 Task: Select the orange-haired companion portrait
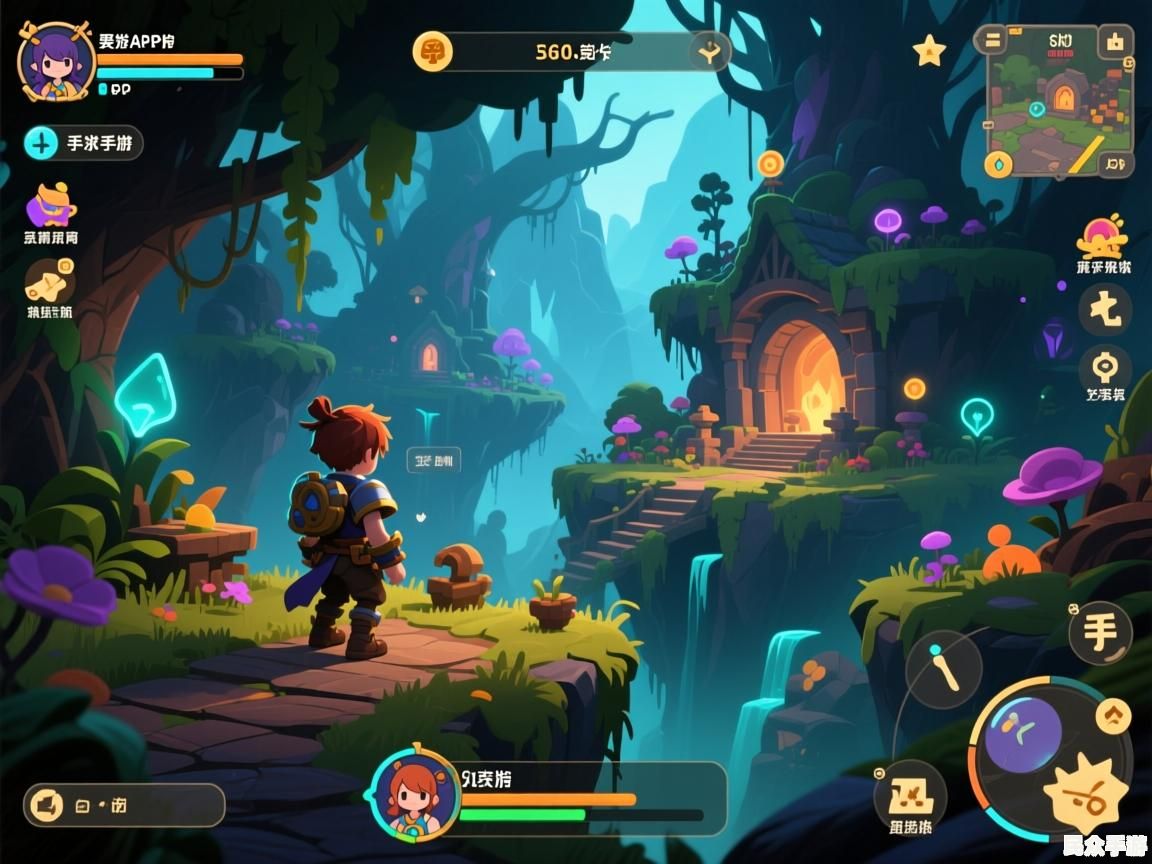point(415,795)
